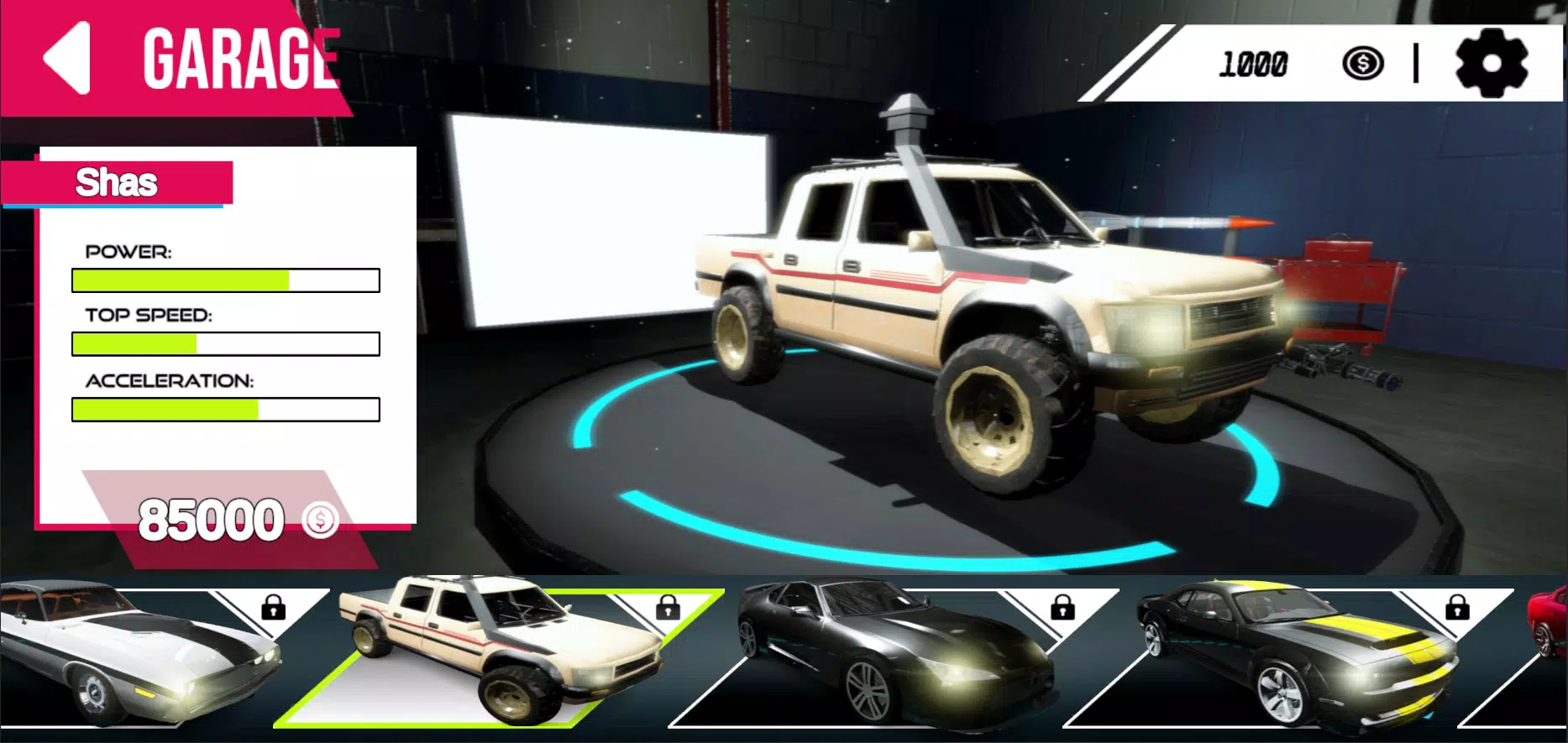Click the Top Speed stat bar
Image resolution: width=1568 pixels, height=743 pixels.
[x=225, y=344]
